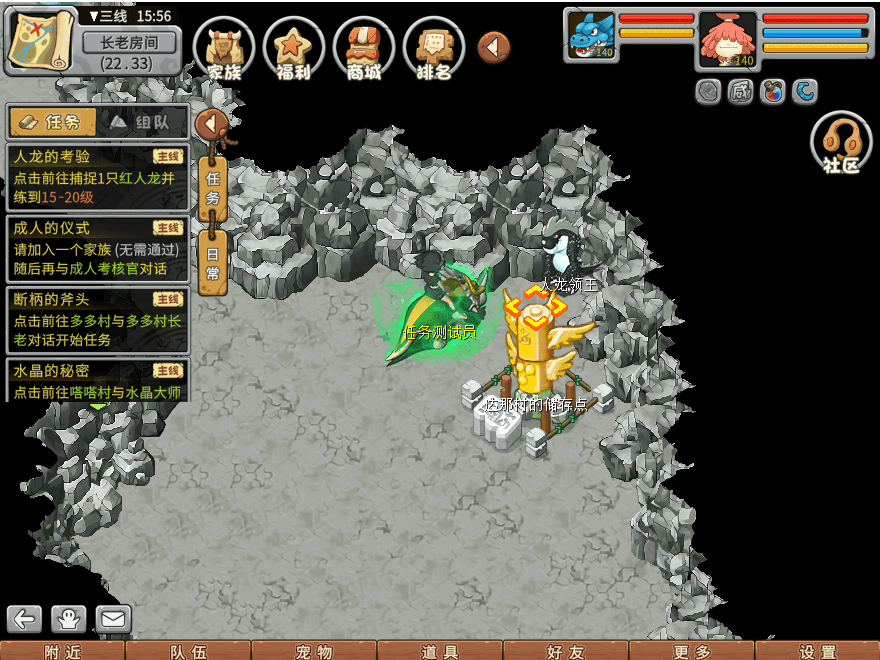
Task: Switch to the 任务 quest tab
Action: [x=53, y=122]
